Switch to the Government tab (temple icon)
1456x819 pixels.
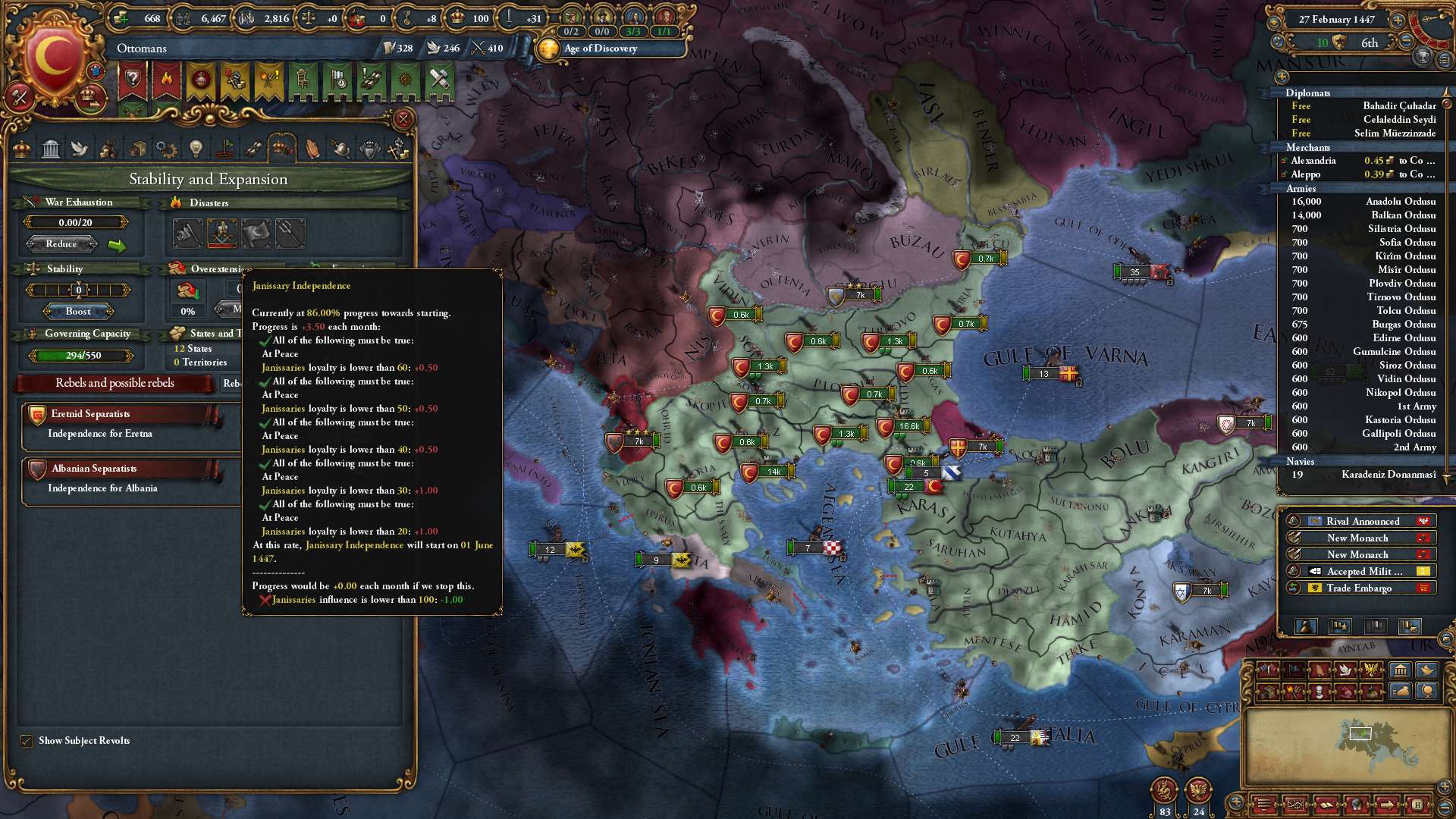[x=51, y=149]
